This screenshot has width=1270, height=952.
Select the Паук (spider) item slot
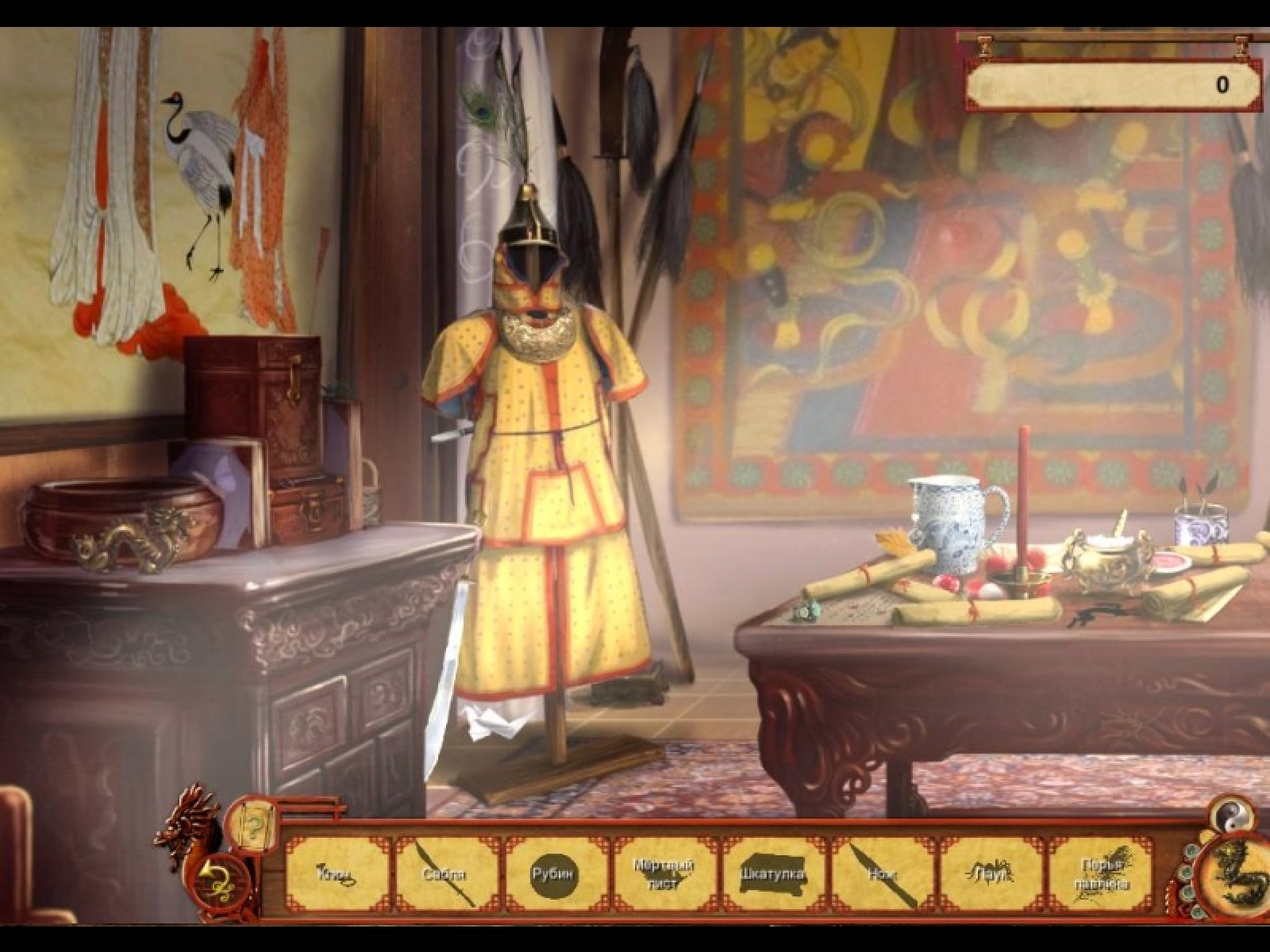(992, 874)
